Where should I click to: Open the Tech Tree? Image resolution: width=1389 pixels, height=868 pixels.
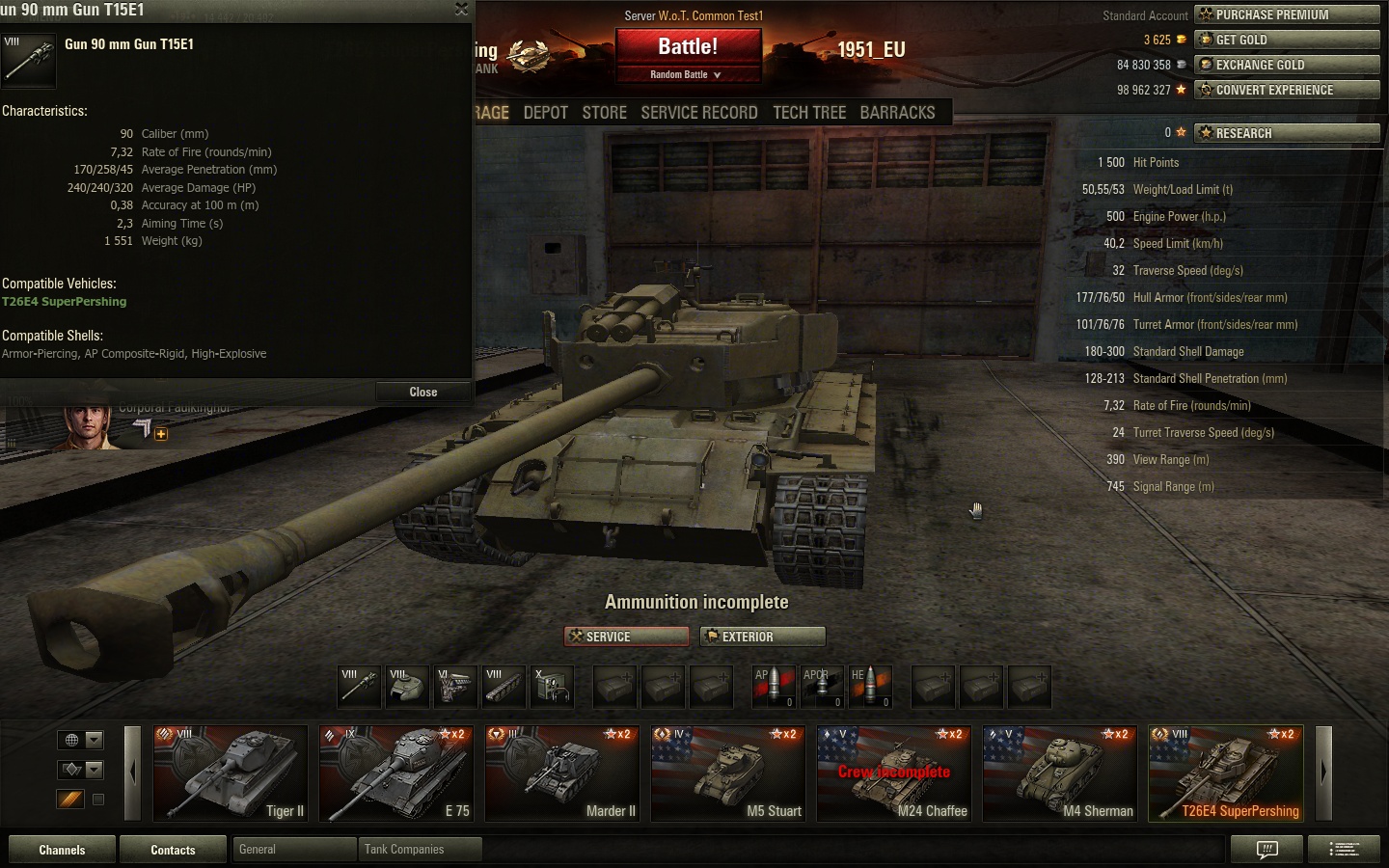(808, 113)
